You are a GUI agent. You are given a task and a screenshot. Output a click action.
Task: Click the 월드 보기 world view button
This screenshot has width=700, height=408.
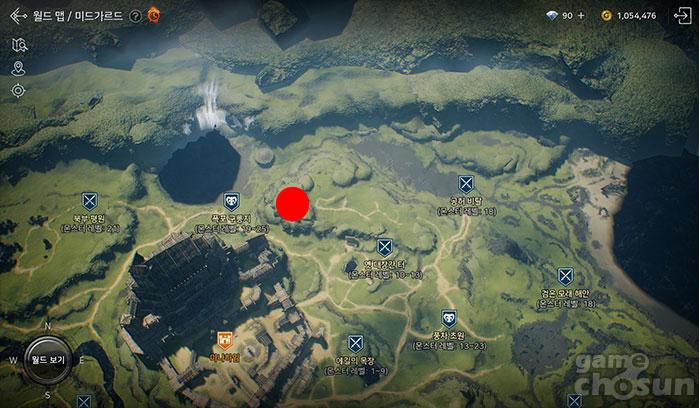[x=47, y=358]
